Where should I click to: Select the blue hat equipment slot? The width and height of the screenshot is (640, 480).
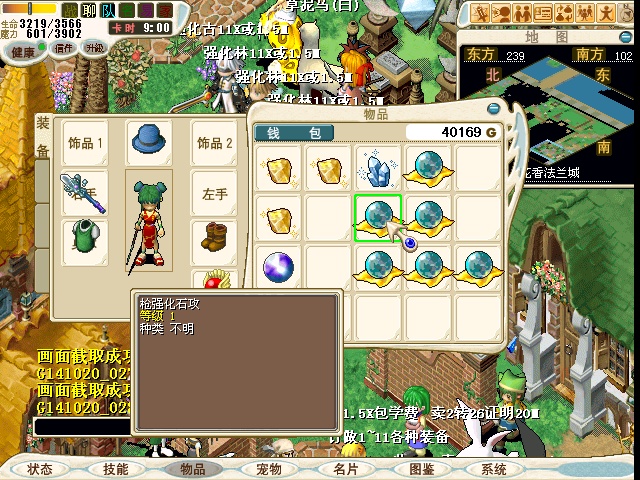click(x=149, y=141)
